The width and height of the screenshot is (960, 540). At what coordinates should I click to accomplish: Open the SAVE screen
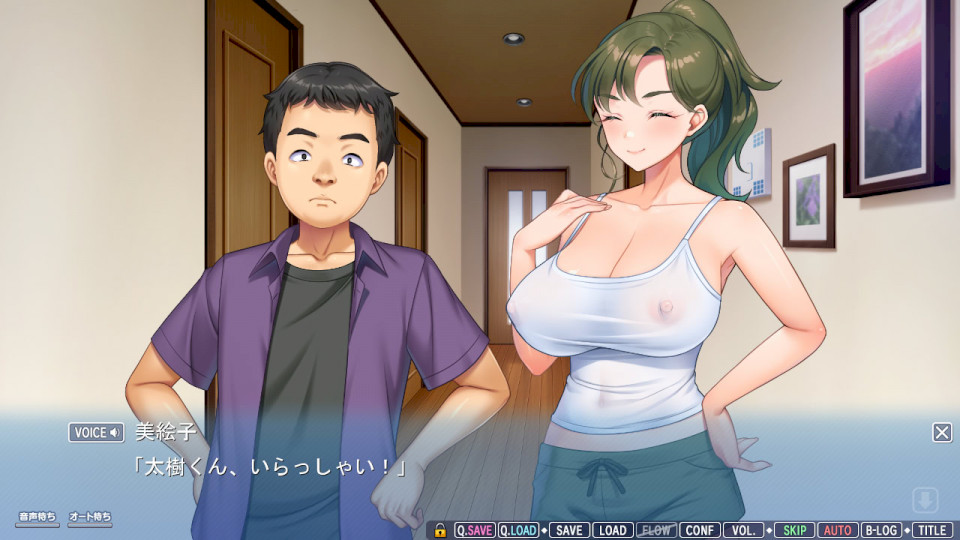[x=569, y=530]
